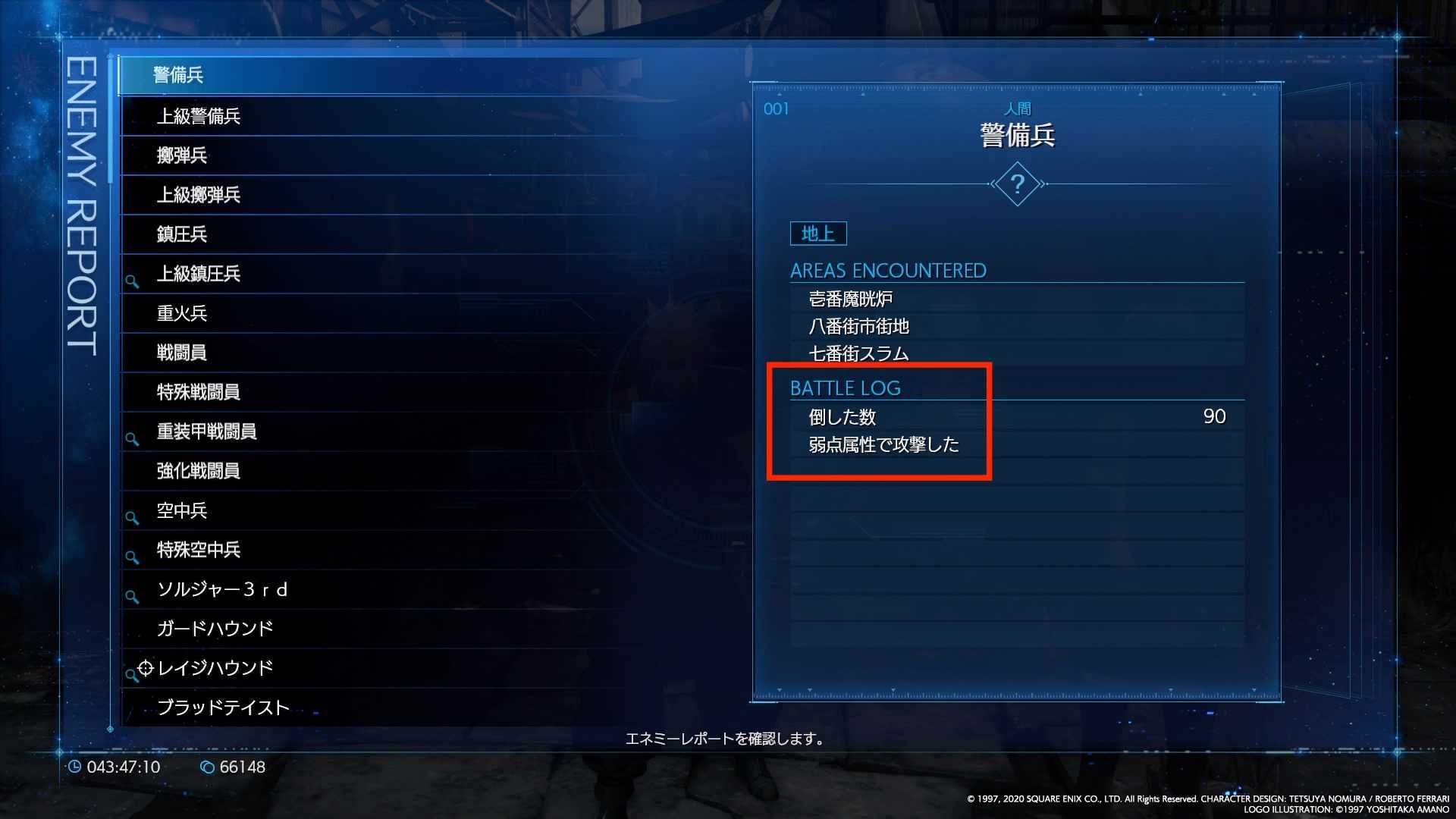Select 七番街スラム under AREAS ENCOUNTERED
The height and width of the screenshot is (819, 1456).
pyautogui.click(x=857, y=353)
